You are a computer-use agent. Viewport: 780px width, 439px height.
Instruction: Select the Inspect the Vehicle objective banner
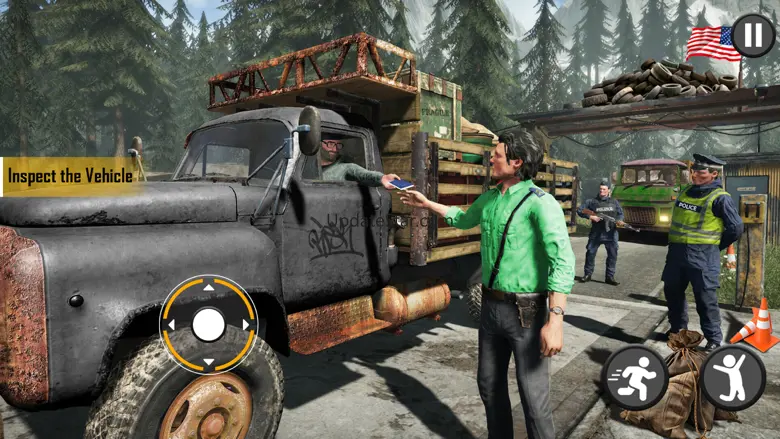click(x=70, y=176)
